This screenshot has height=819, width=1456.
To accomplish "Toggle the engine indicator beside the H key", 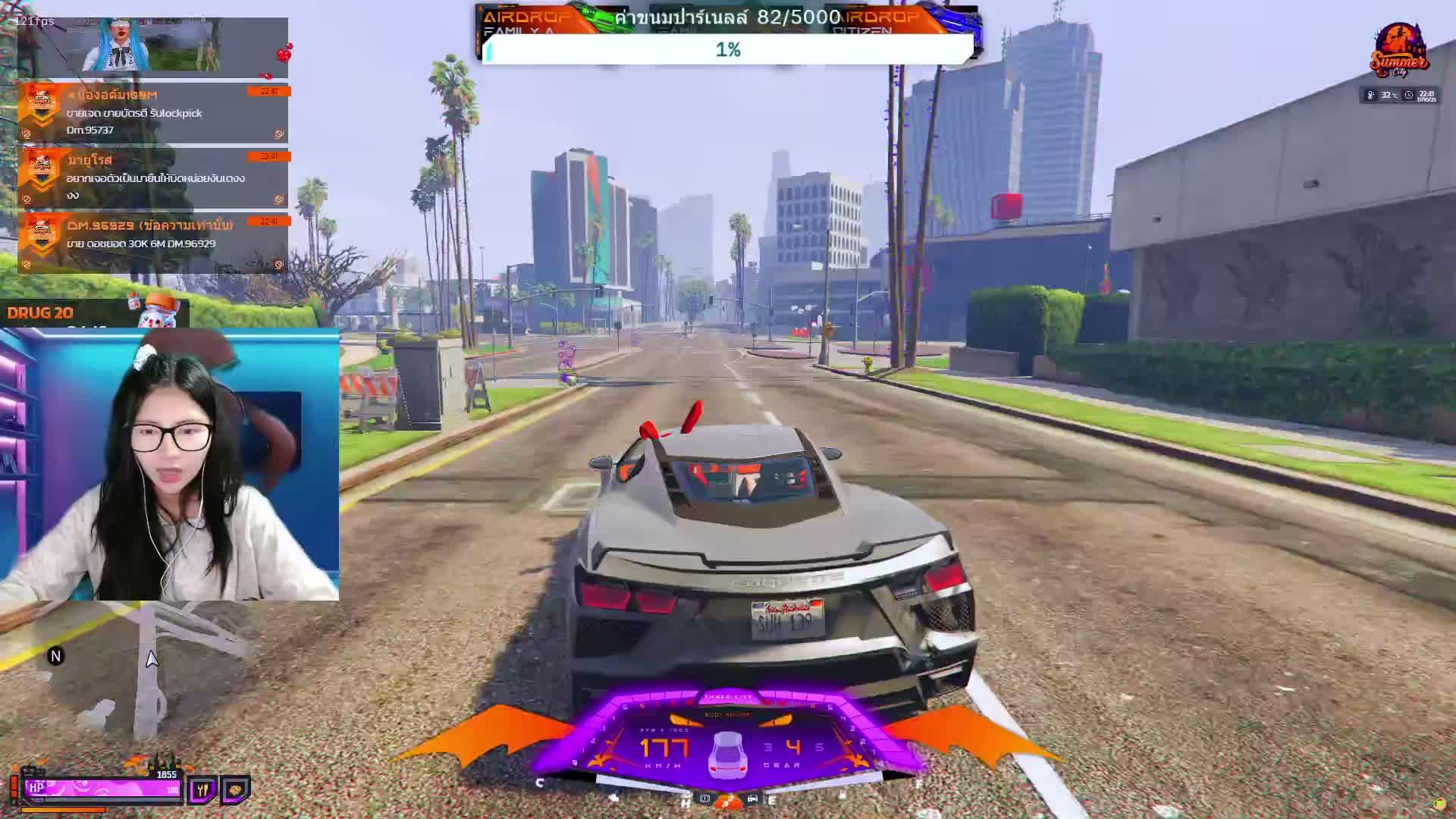I will (704, 799).
